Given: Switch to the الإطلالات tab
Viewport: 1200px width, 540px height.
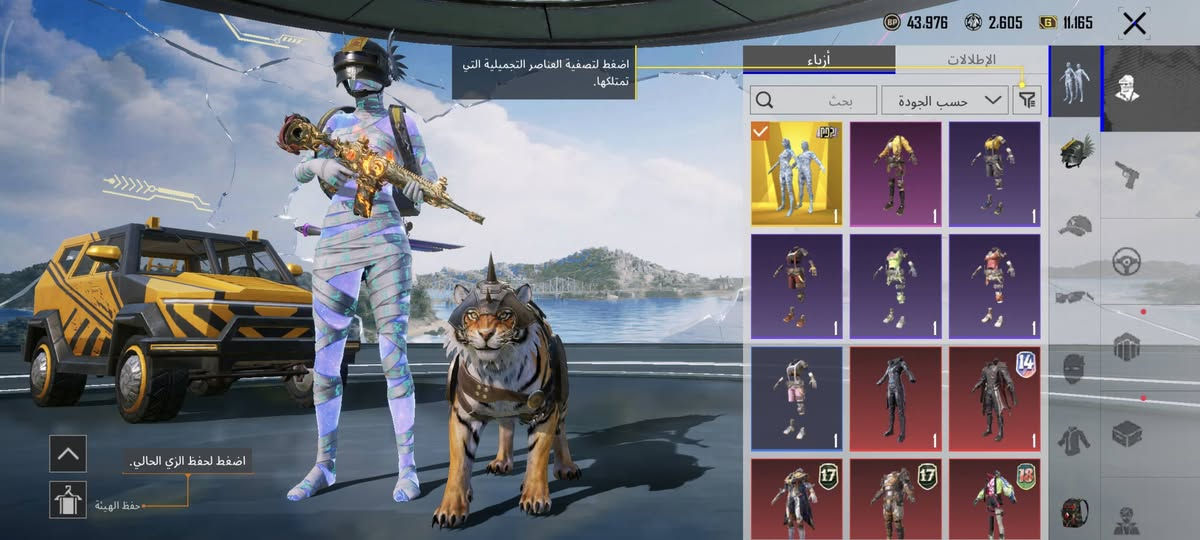Looking at the screenshot, I should (x=971, y=60).
